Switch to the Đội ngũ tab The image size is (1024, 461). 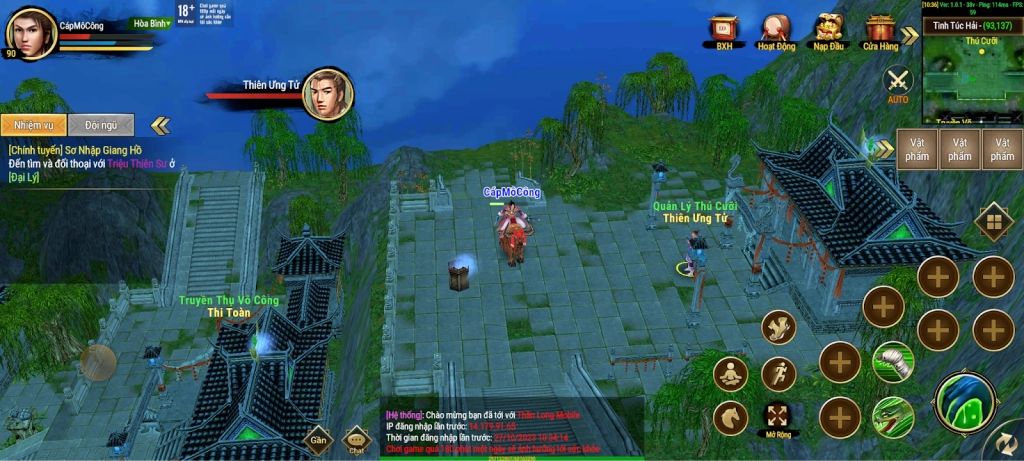pos(101,125)
